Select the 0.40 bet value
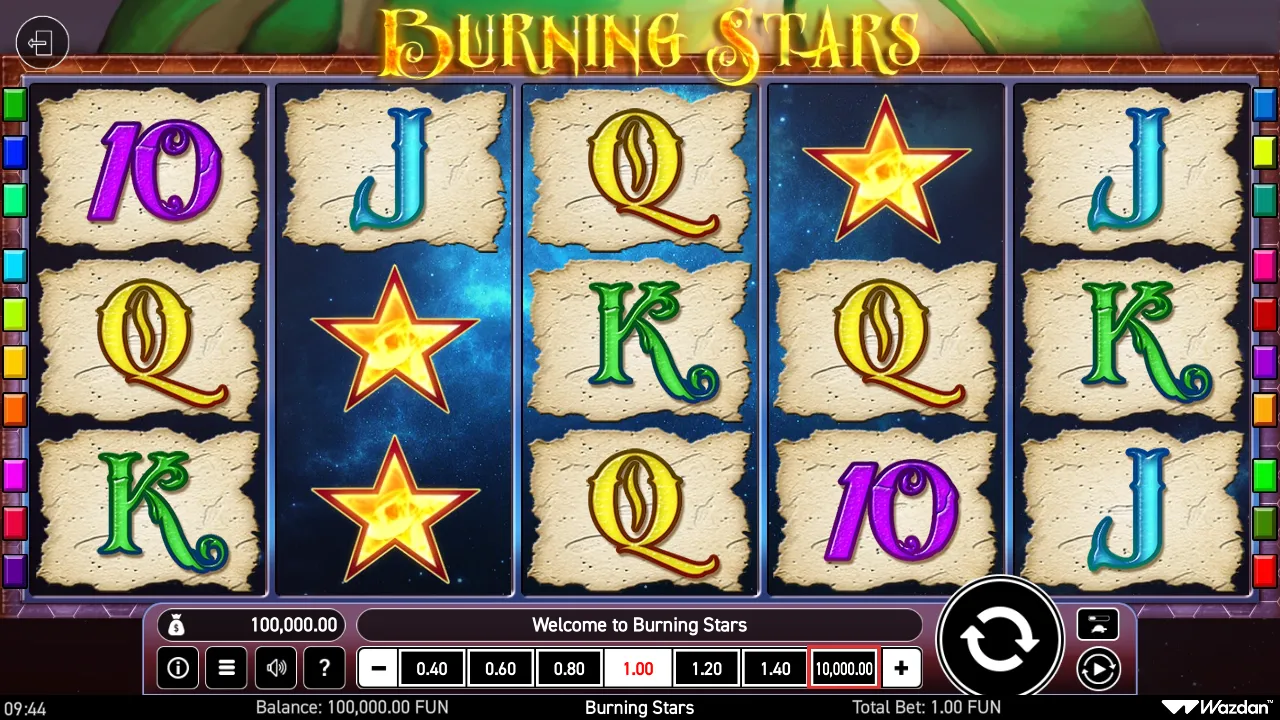Viewport: 1280px width, 720px height. [432, 668]
